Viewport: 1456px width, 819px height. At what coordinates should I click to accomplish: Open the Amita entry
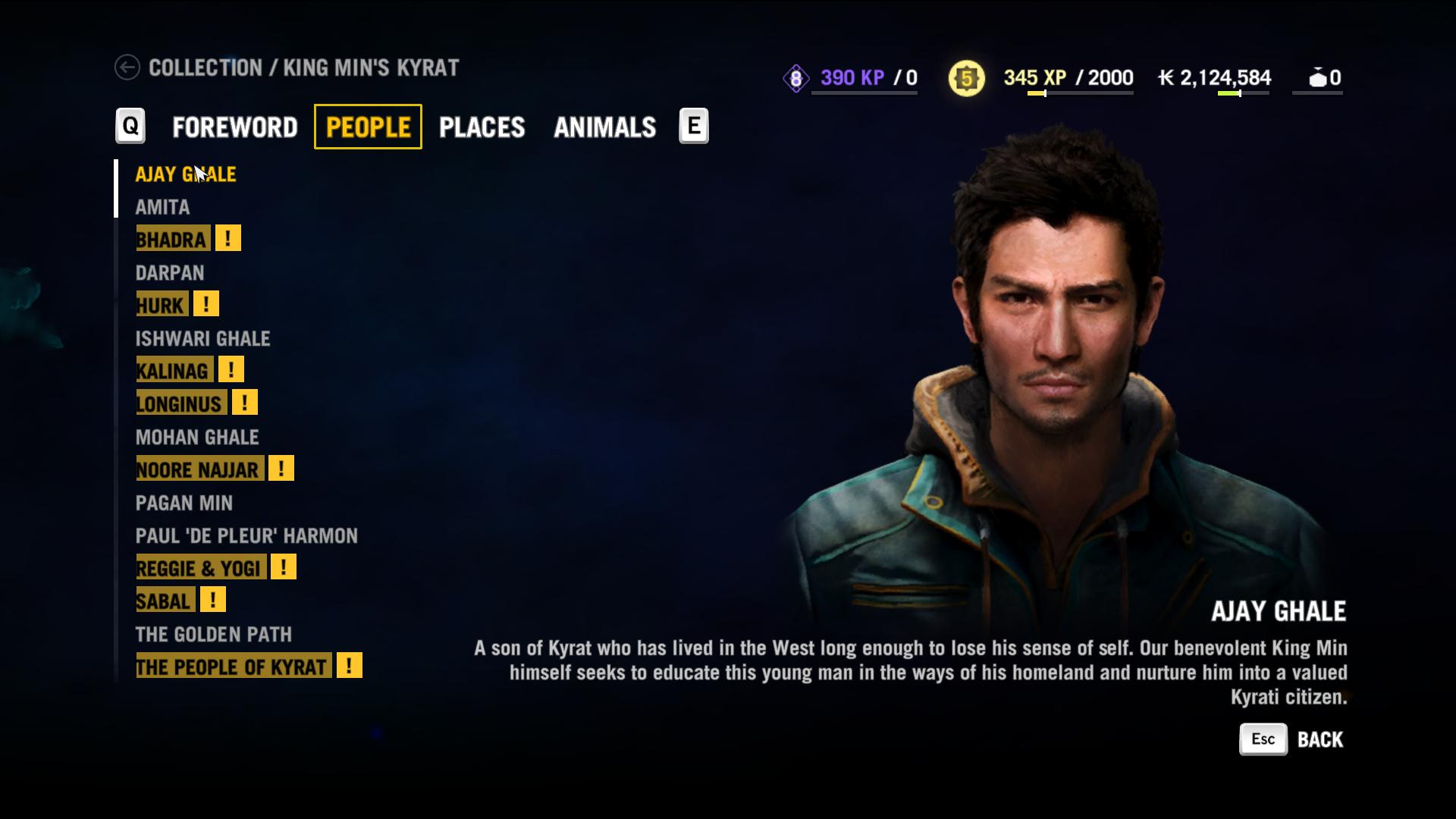click(x=162, y=207)
